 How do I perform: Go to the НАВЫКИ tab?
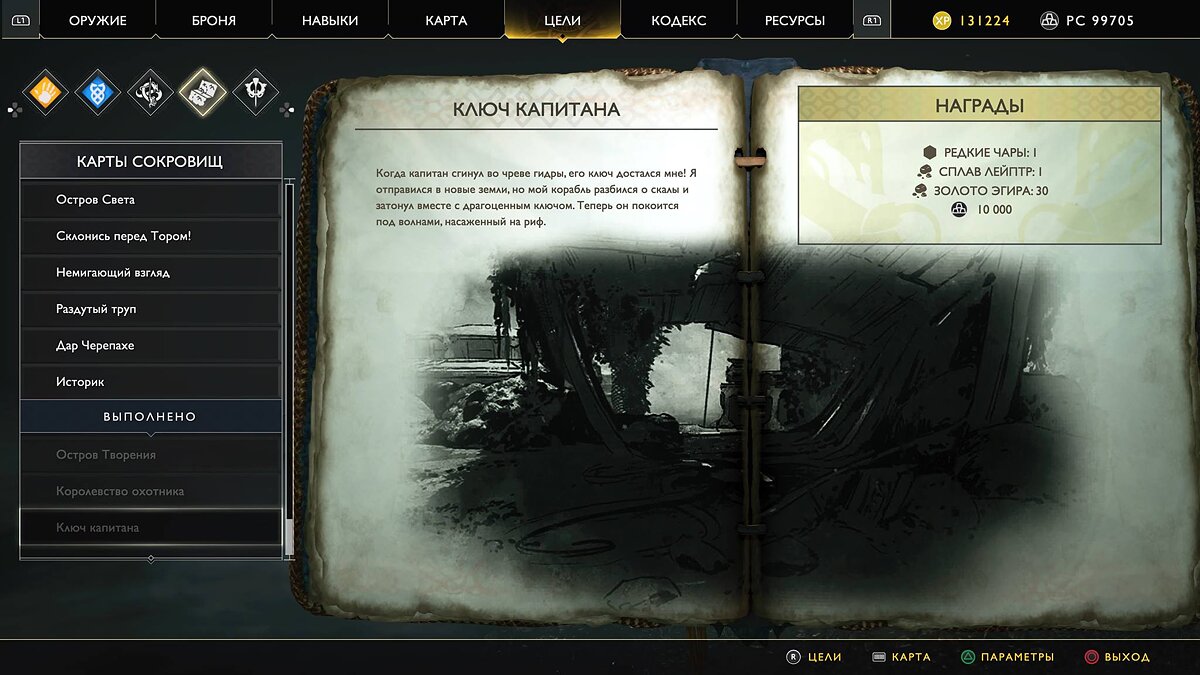coord(329,21)
